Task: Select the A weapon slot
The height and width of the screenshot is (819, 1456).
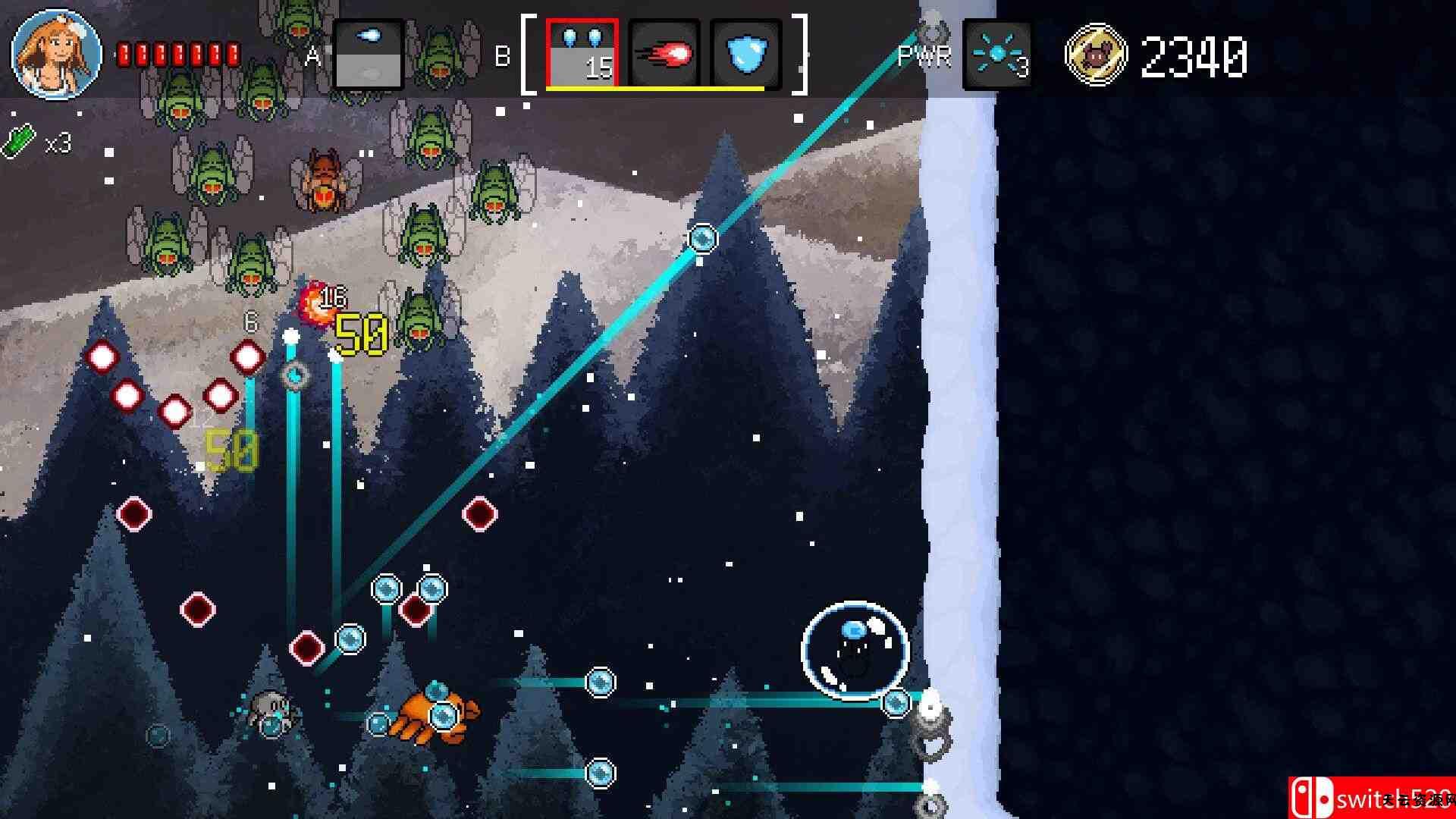Action: click(x=369, y=55)
